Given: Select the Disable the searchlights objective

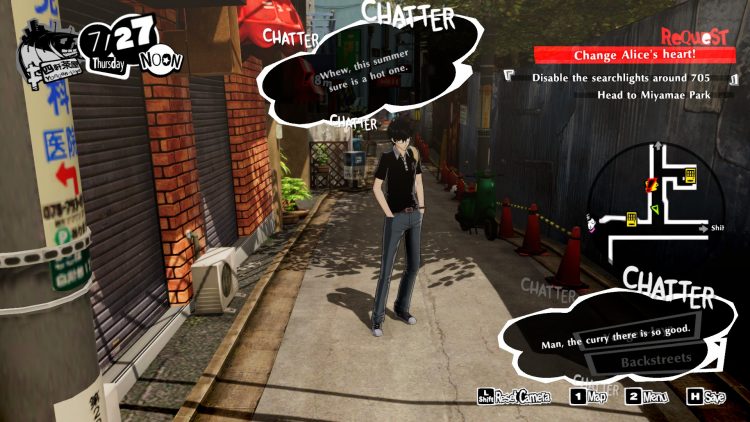Looking at the screenshot, I should click(x=624, y=77).
